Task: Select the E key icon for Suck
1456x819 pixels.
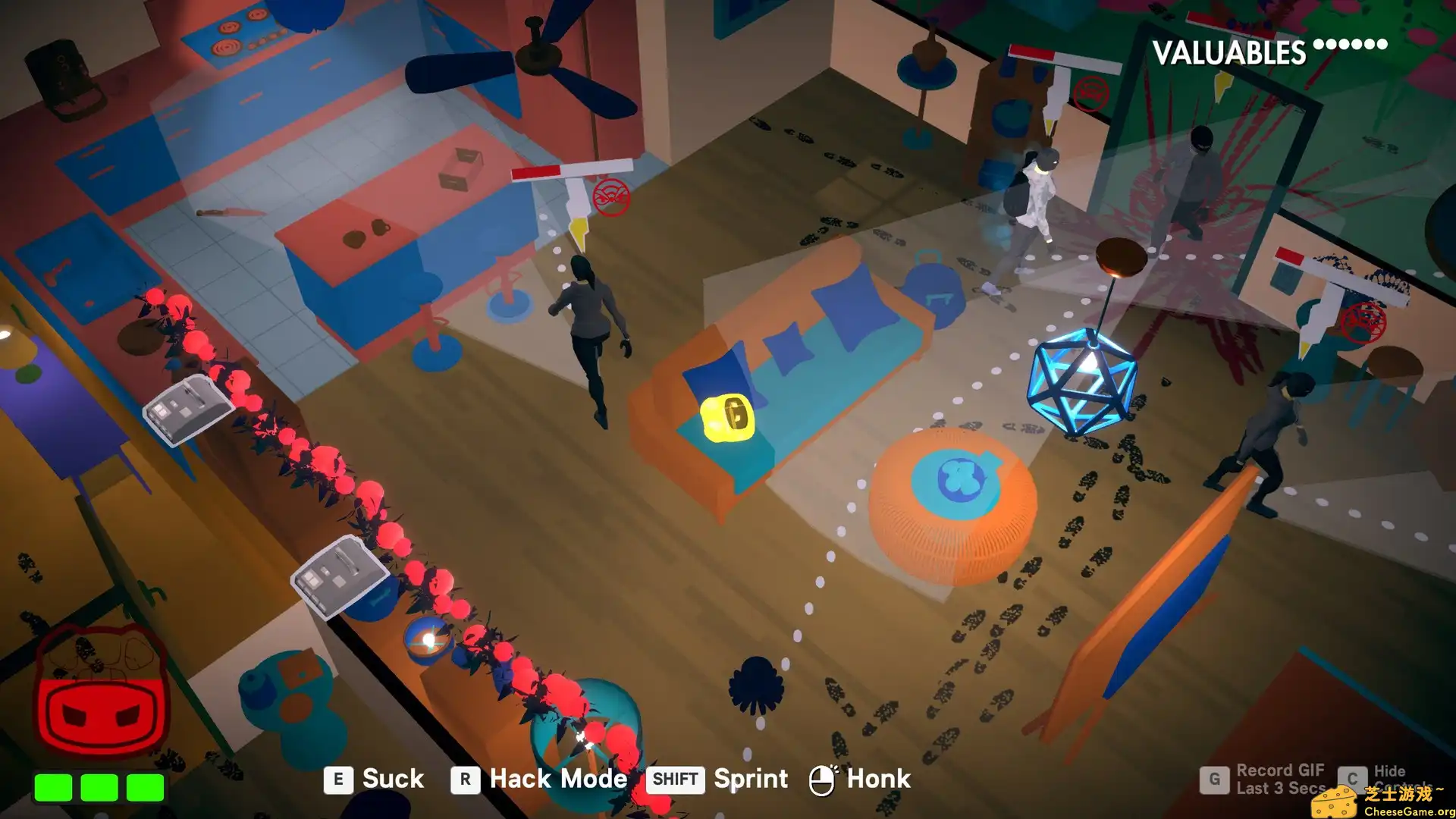Action: click(x=339, y=779)
